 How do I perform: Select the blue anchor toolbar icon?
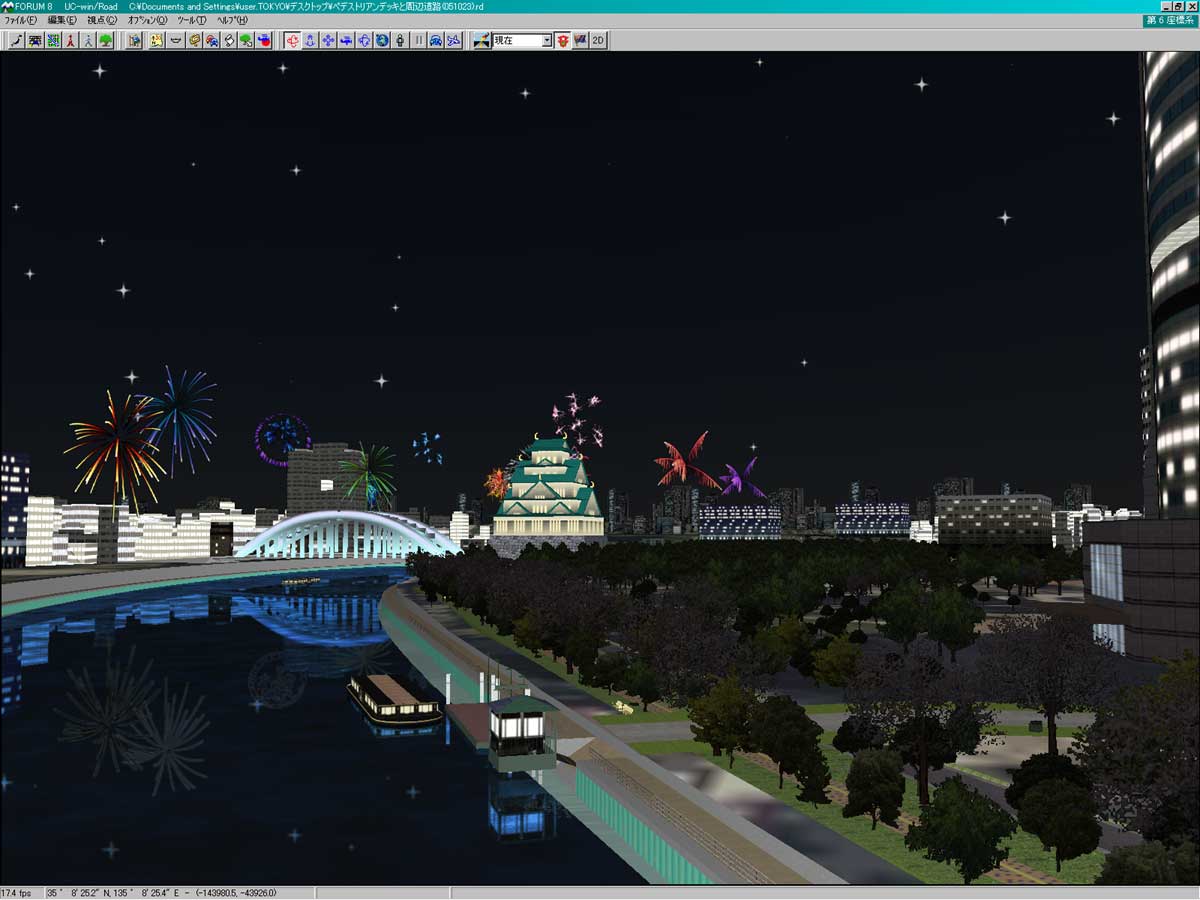[x=310, y=40]
